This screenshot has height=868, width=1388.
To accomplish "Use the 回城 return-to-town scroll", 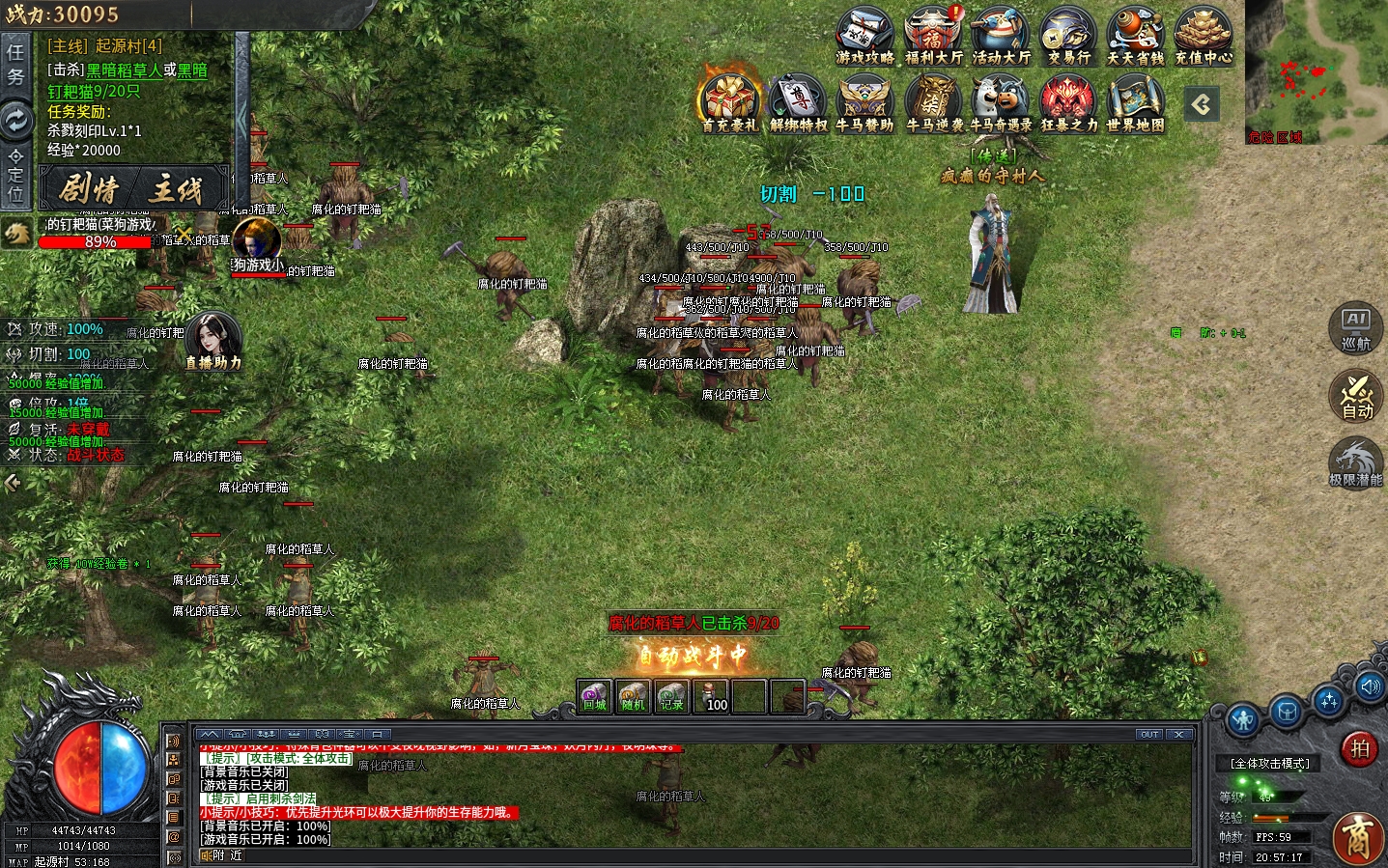I will [594, 696].
